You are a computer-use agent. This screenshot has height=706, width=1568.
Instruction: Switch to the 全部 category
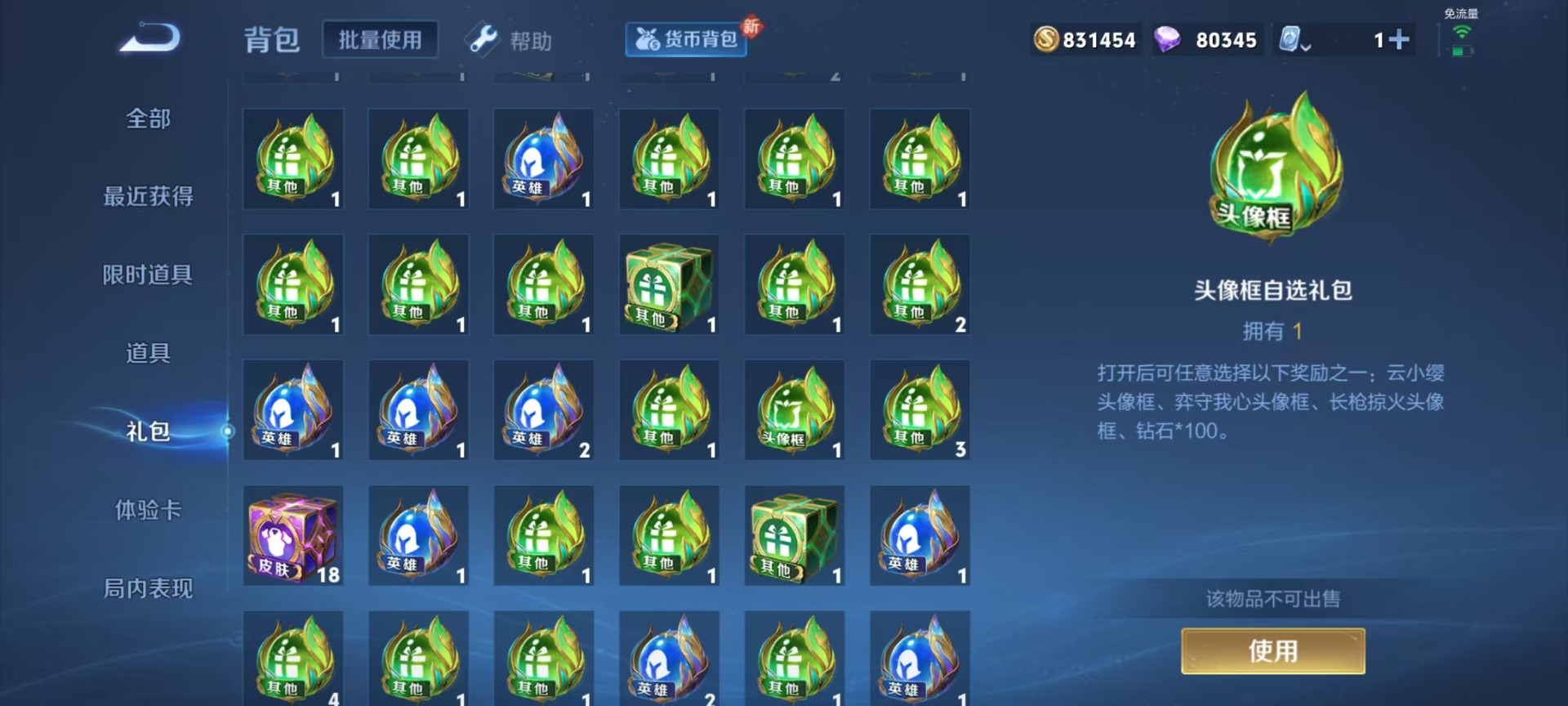click(148, 118)
